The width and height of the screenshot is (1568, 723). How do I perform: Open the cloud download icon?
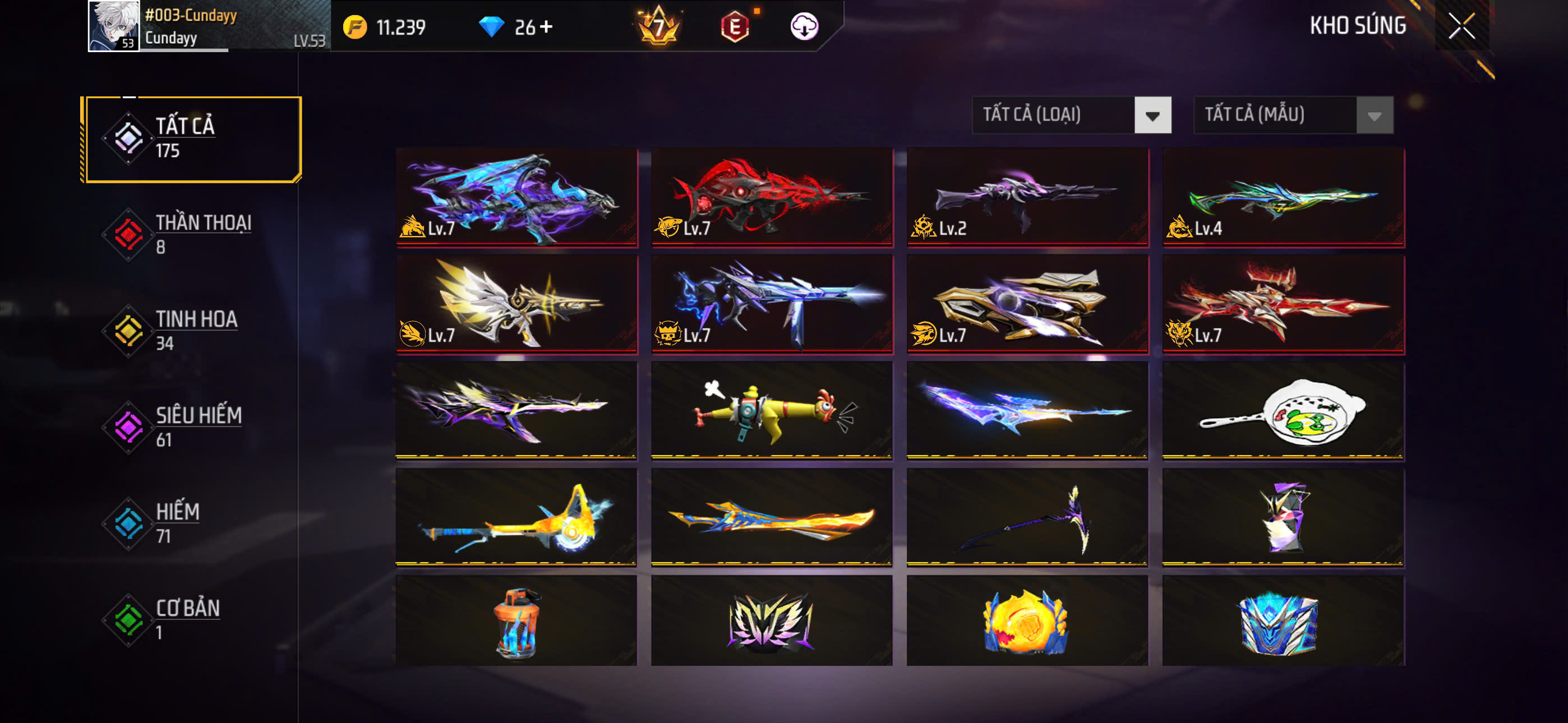(804, 27)
